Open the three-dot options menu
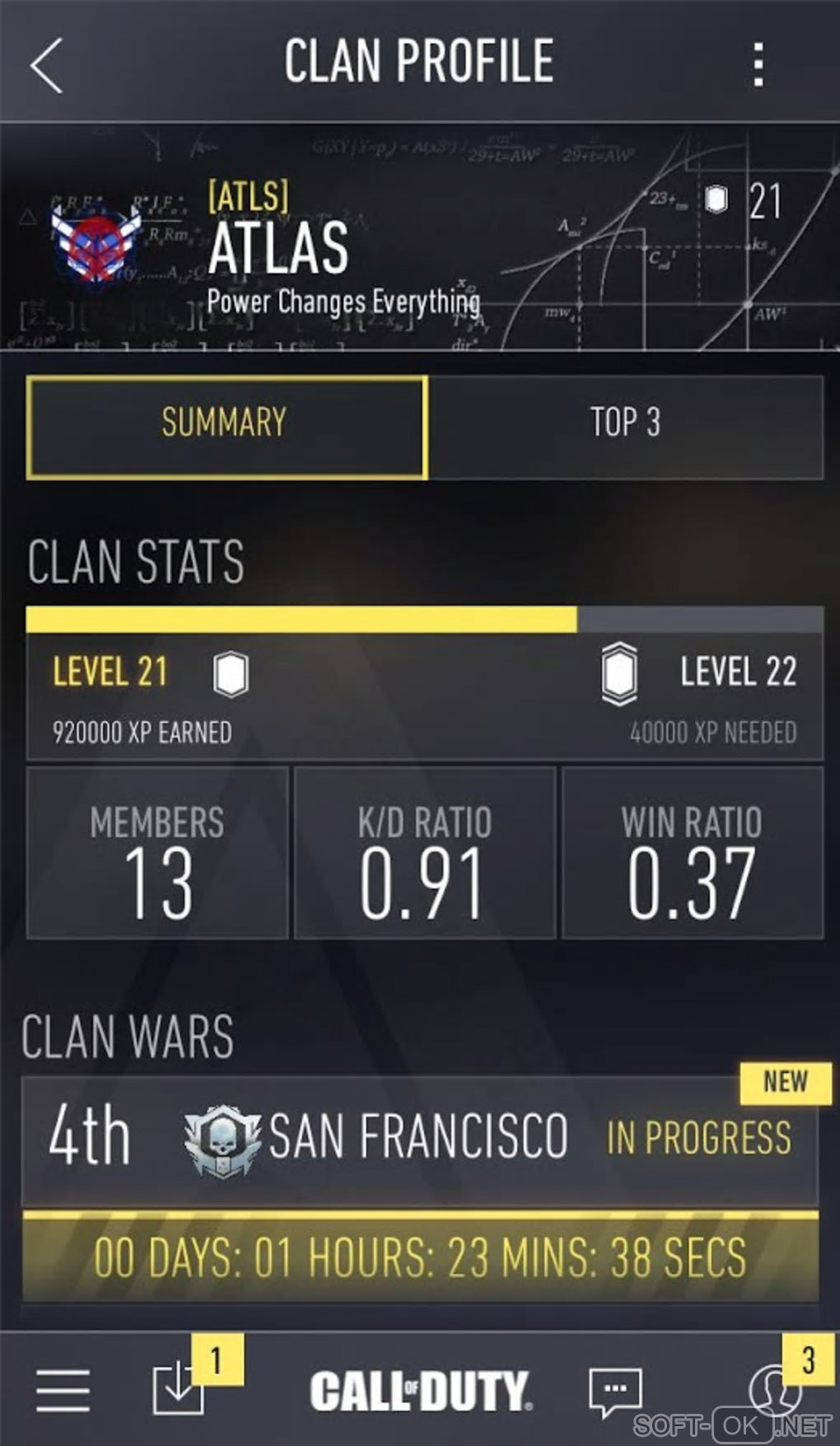The height and width of the screenshot is (1446, 840). [758, 65]
